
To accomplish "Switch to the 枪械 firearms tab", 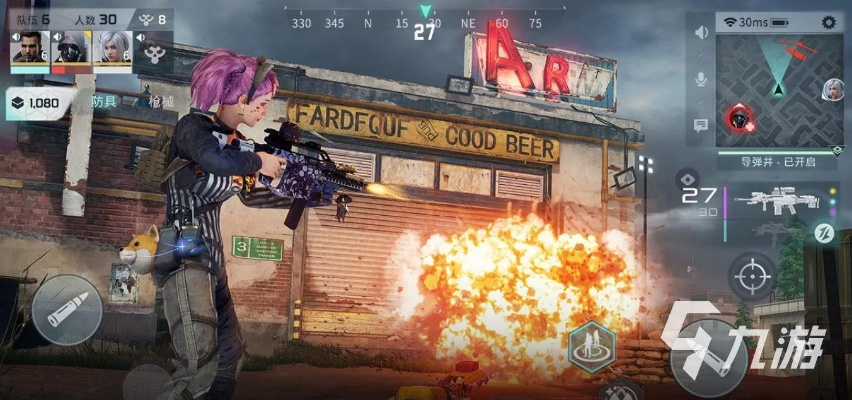I will click(x=160, y=102).
